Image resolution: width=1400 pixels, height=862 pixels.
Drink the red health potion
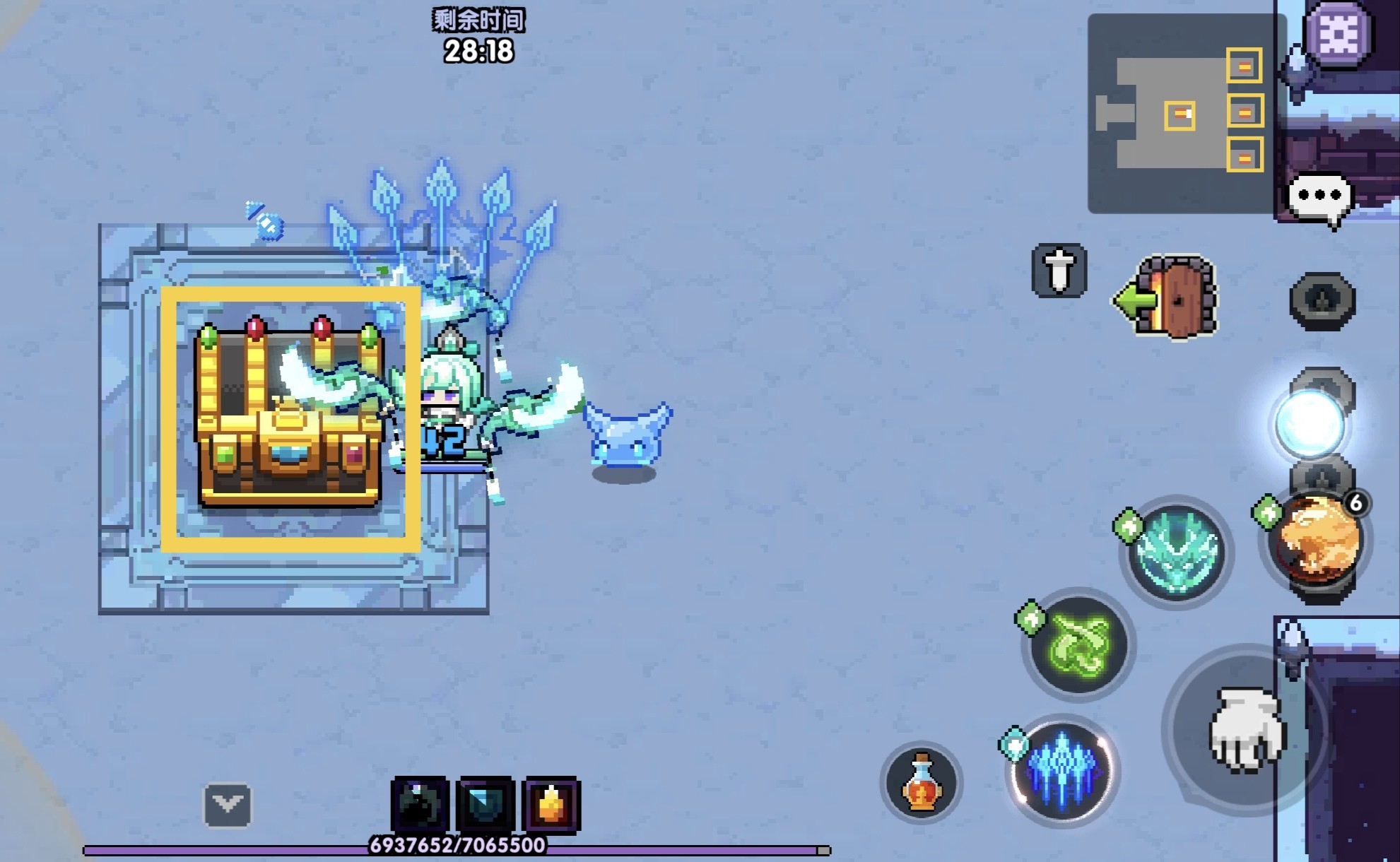pos(922,783)
